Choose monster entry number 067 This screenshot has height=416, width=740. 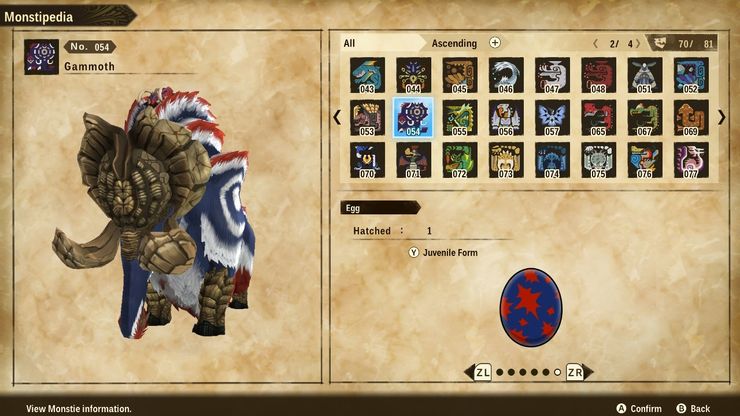click(x=645, y=118)
